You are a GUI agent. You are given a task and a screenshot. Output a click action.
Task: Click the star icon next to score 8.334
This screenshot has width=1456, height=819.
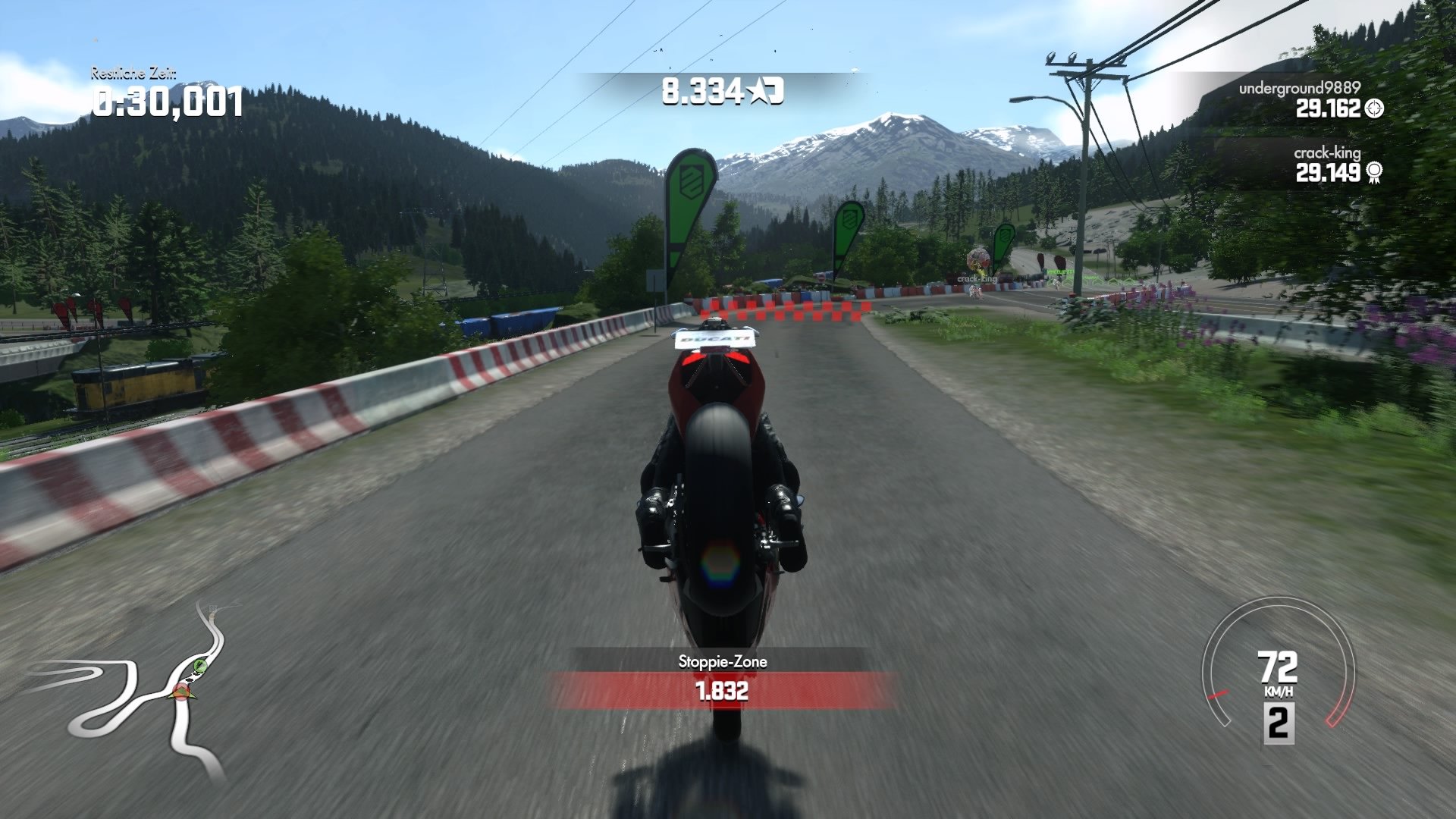(758, 89)
